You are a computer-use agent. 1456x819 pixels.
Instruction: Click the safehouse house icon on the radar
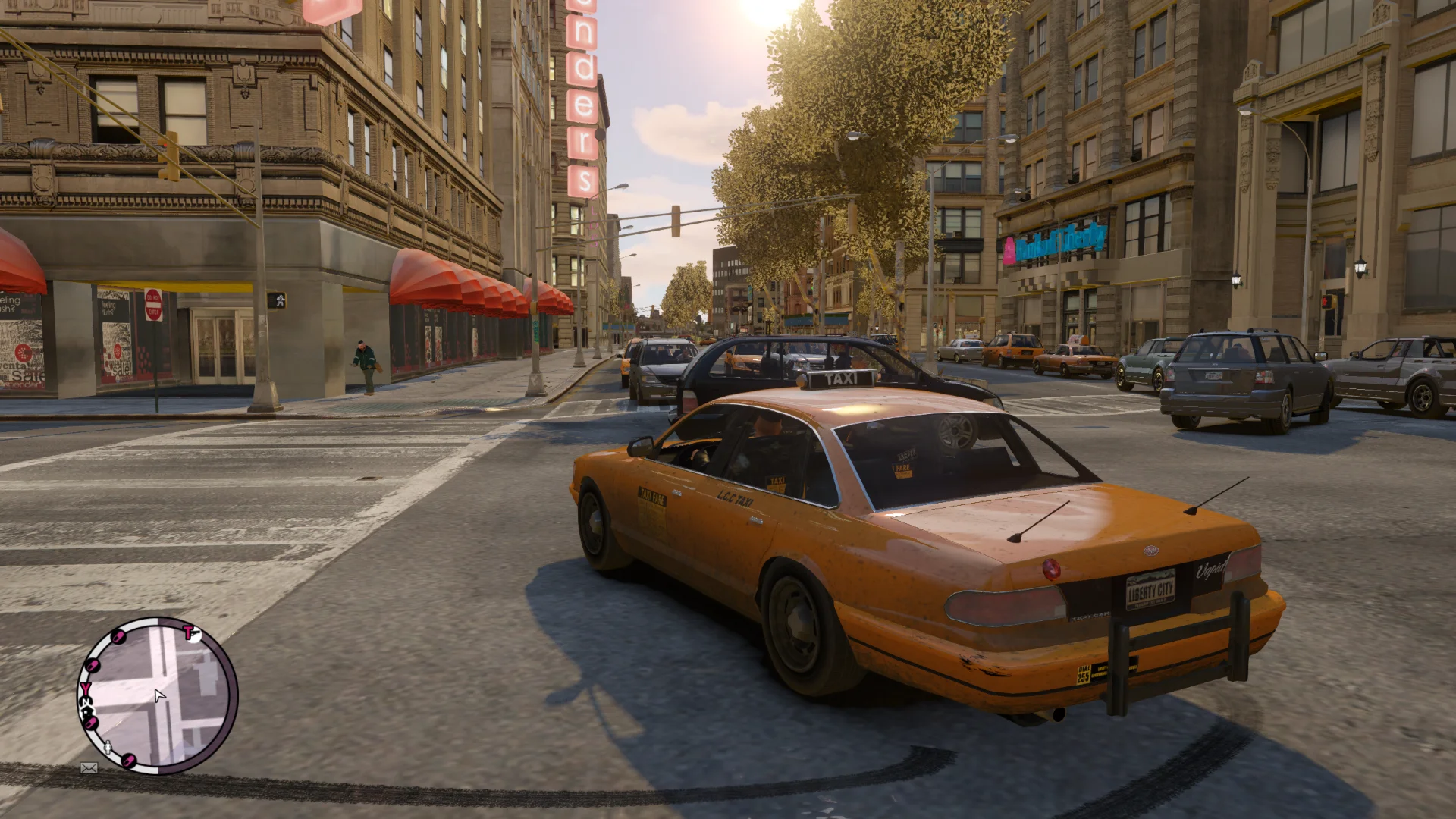coord(89,711)
